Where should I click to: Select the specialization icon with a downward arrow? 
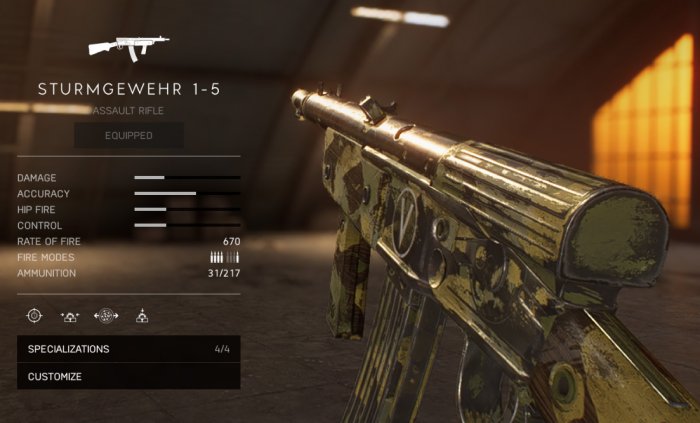click(x=142, y=316)
